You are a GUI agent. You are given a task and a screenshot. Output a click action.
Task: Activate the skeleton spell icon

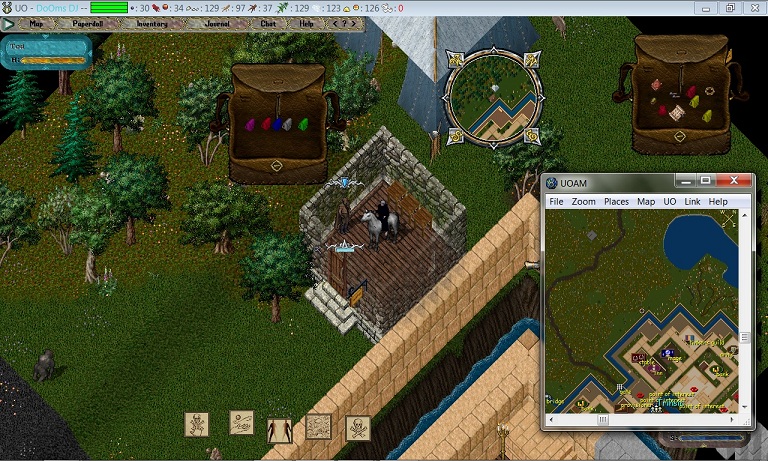[198, 424]
